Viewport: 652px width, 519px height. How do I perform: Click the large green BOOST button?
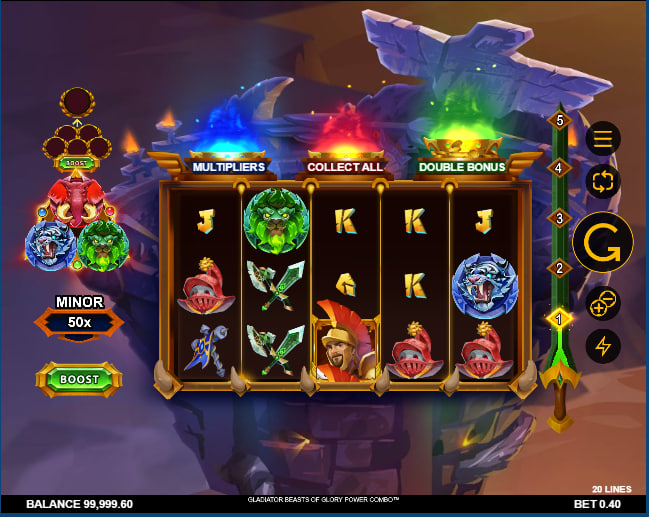pos(79,379)
